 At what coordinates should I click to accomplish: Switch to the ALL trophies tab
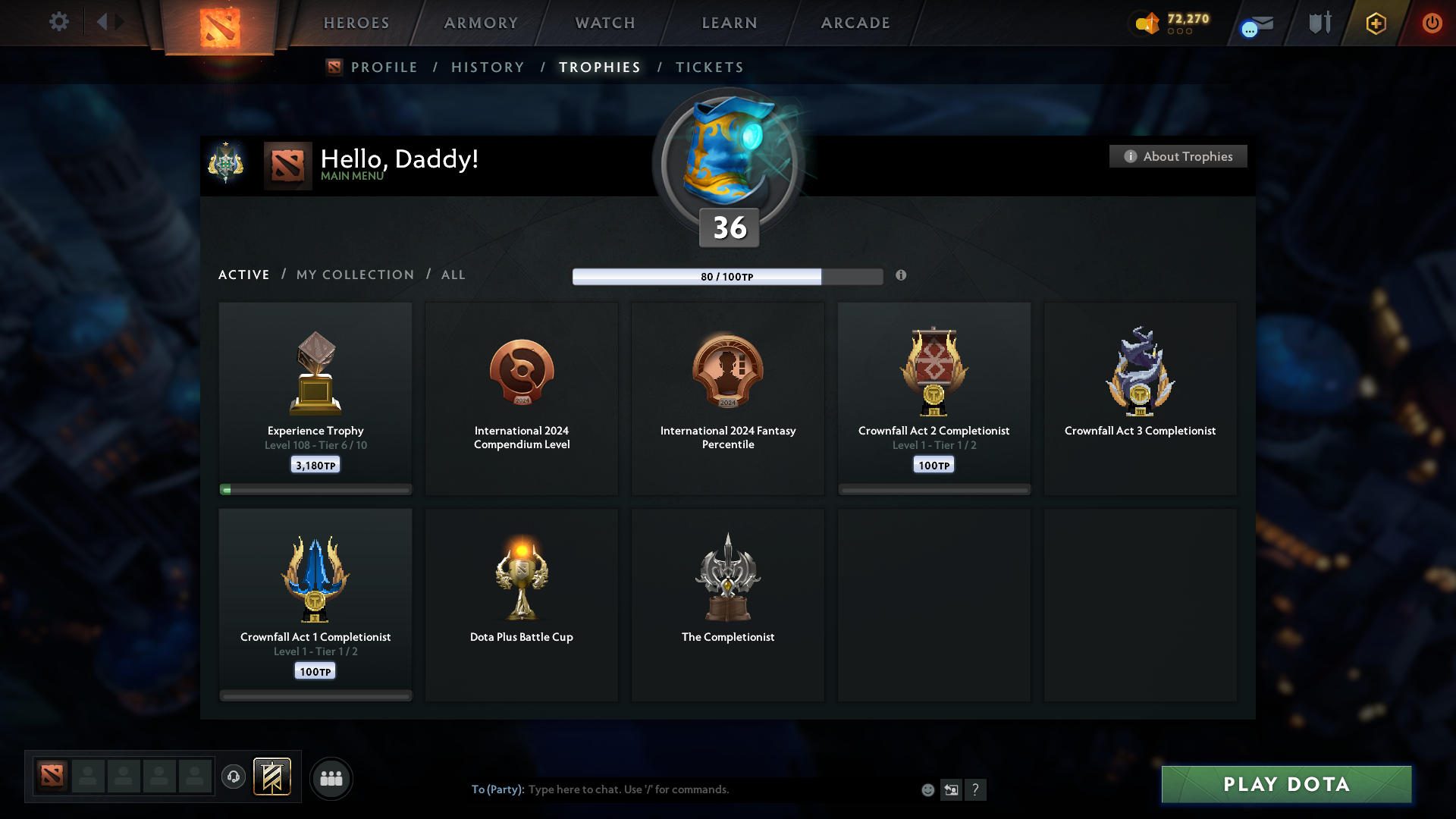[453, 275]
